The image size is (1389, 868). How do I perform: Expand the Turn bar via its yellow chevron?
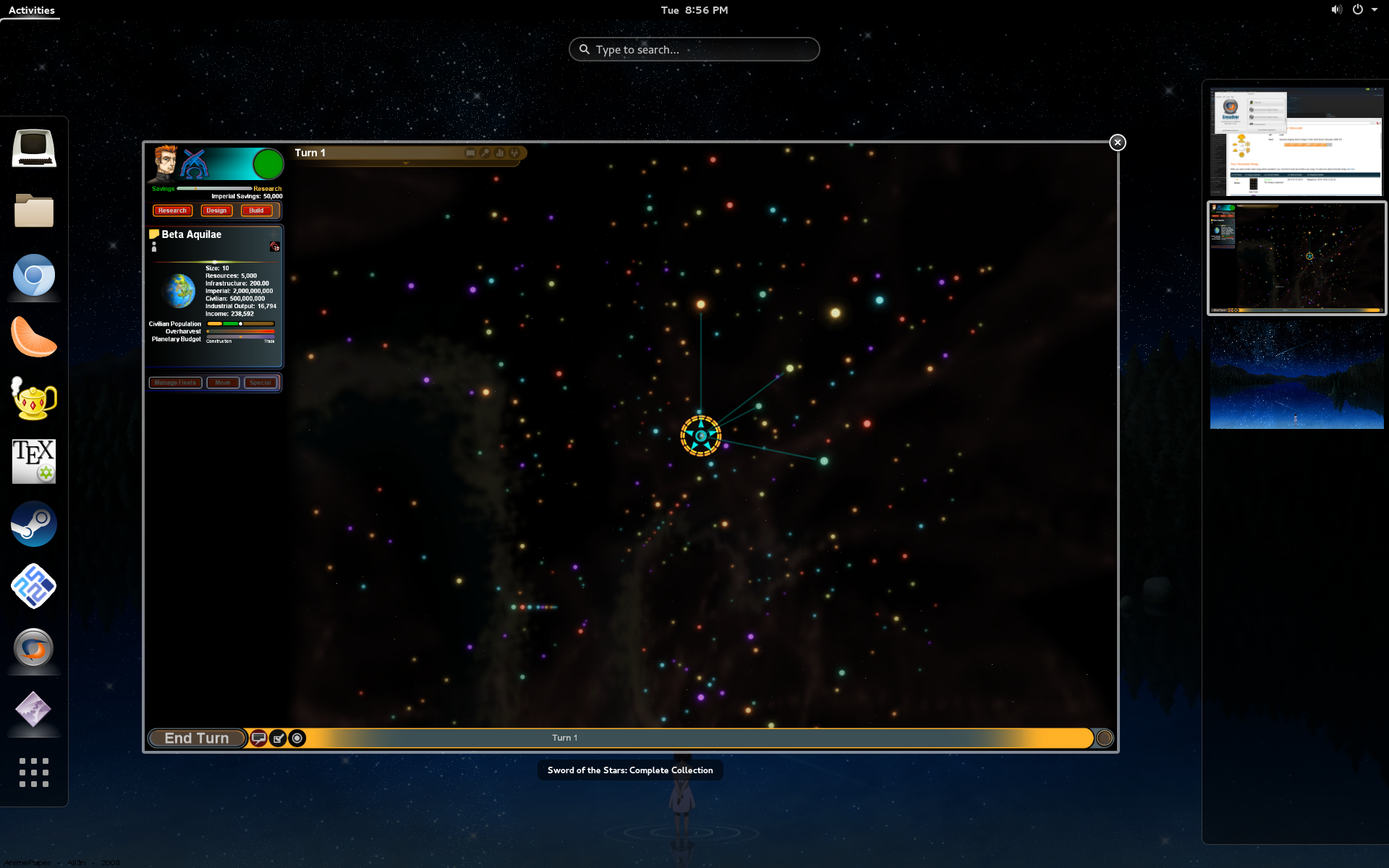click(405, 162)
